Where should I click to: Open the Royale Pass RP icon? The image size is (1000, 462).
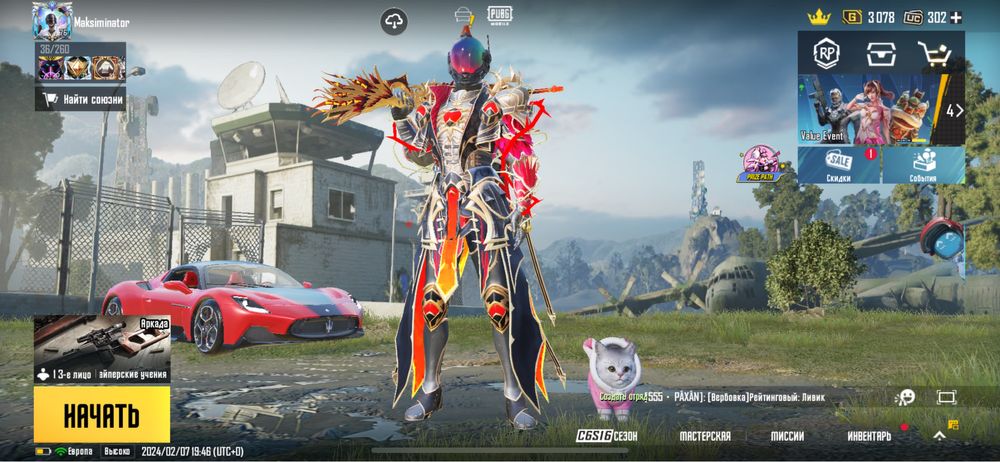click(826, 52)
